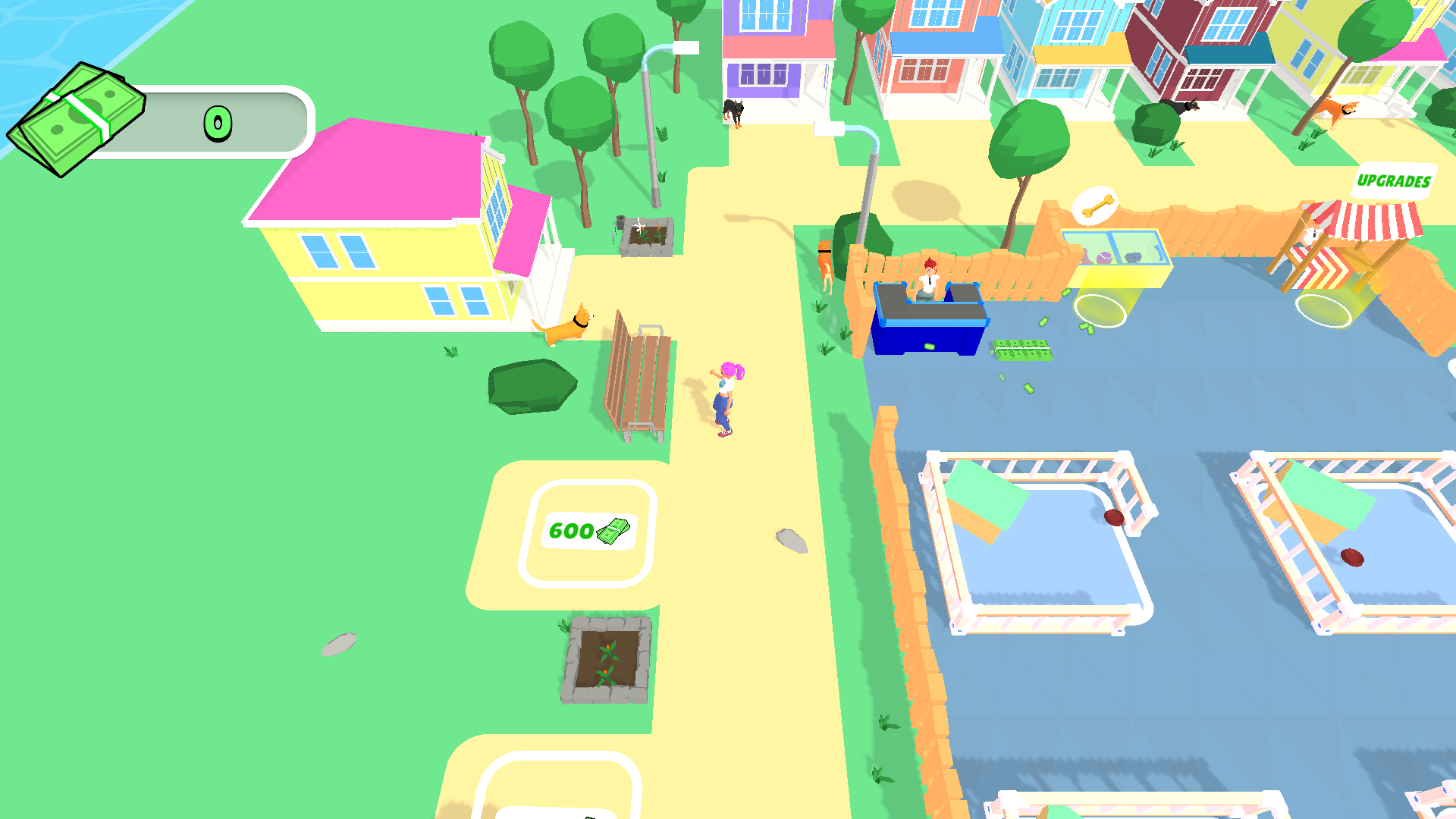Image resolution: width=1456 pixels, height=819 pixels.
Task: Select the money bundle icon on the 600 plot
Action: tap(614, 531)
